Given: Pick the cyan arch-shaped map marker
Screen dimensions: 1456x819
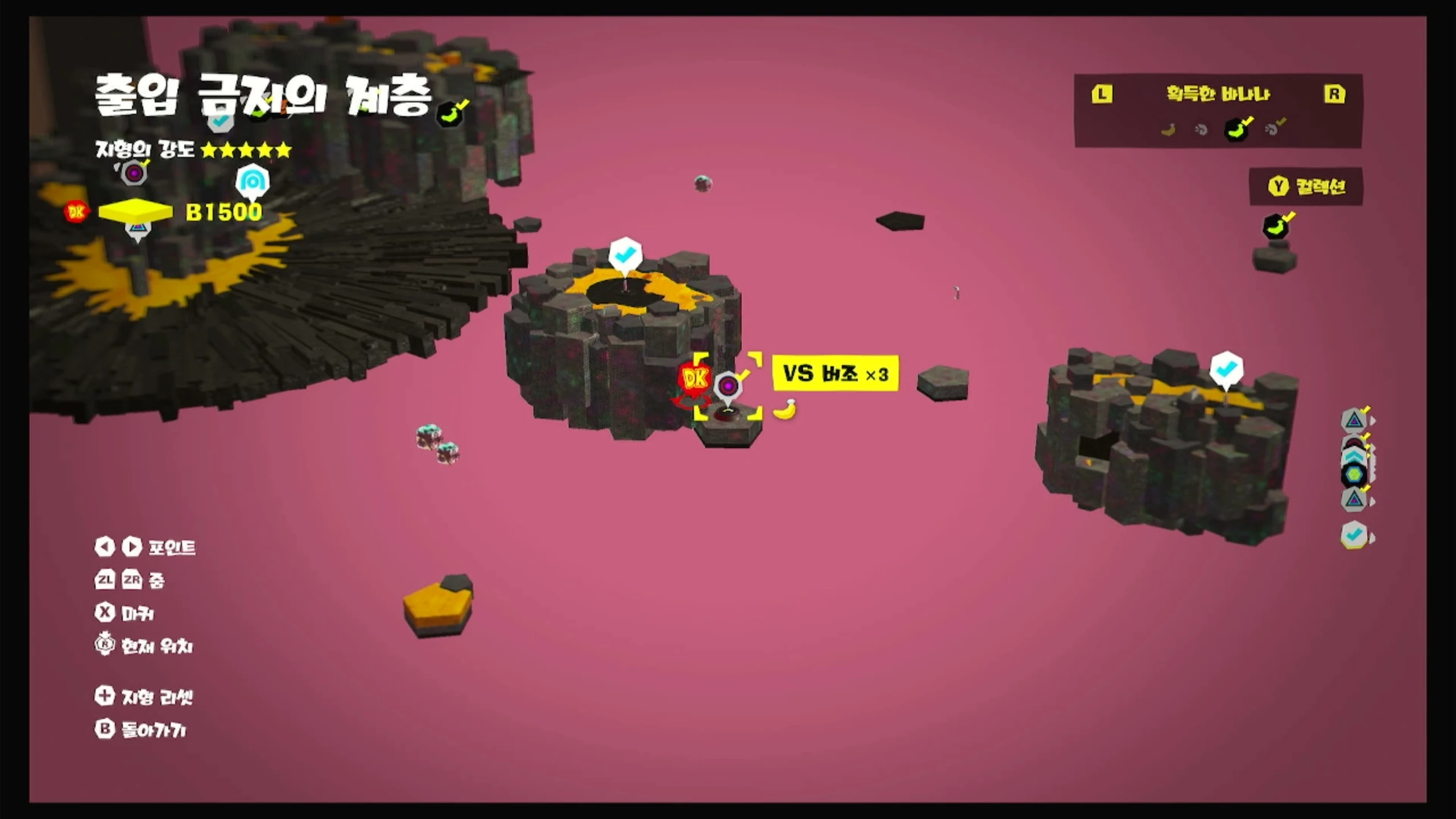Looking at the screenshot, I should [252, 182].
